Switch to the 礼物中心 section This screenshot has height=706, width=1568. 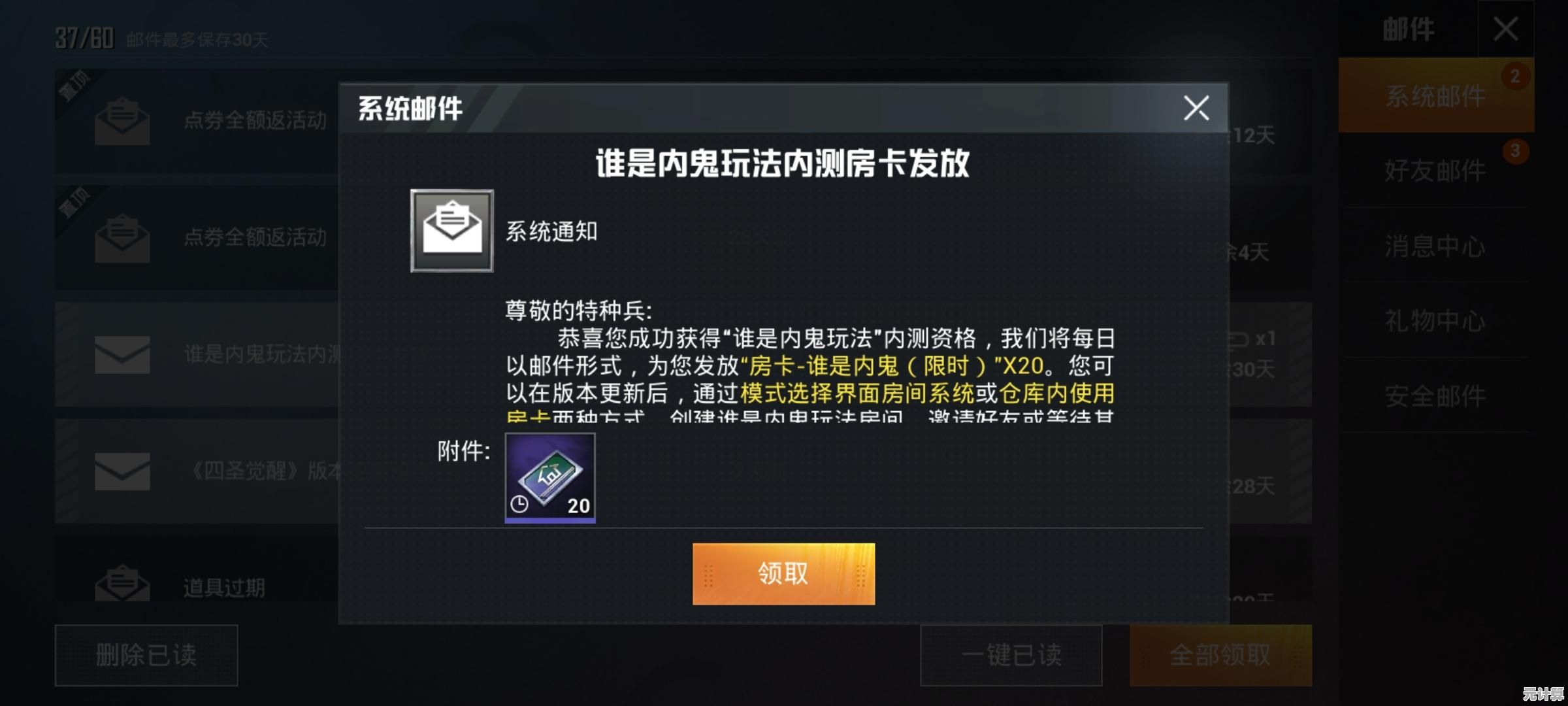(x=1435, y=322)
